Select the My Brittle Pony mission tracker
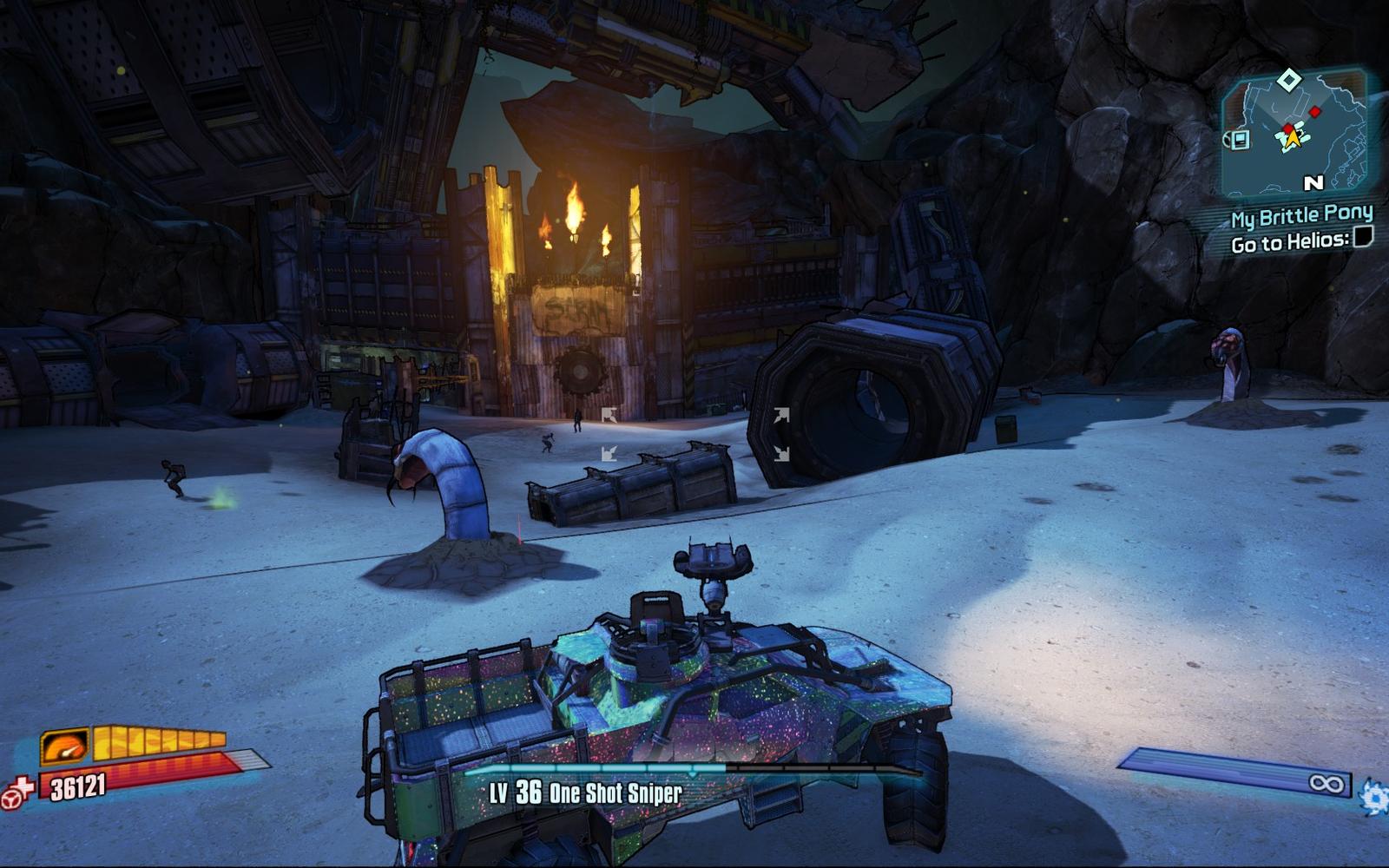This screenshot has width=1389, height=868. (x=1301, y=215)
